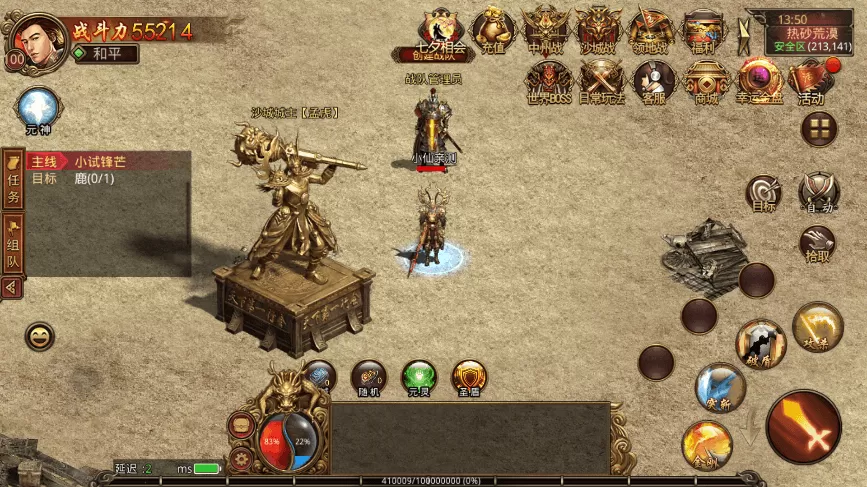867x487 pixels.
Task: Open the gear settings button
Action: (x=241, y=459)
